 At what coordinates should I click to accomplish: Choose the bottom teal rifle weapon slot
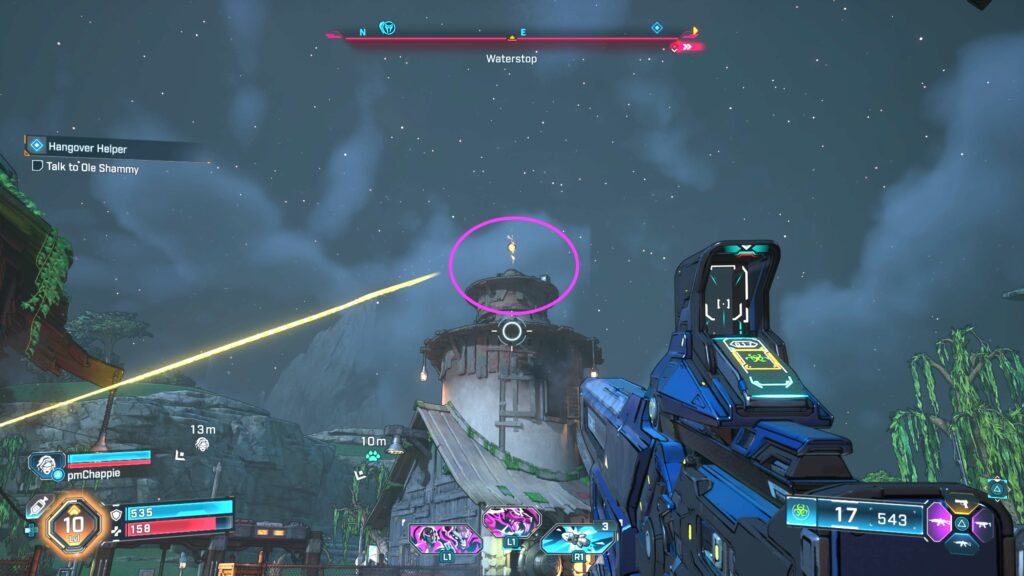[x=963, y=545]
